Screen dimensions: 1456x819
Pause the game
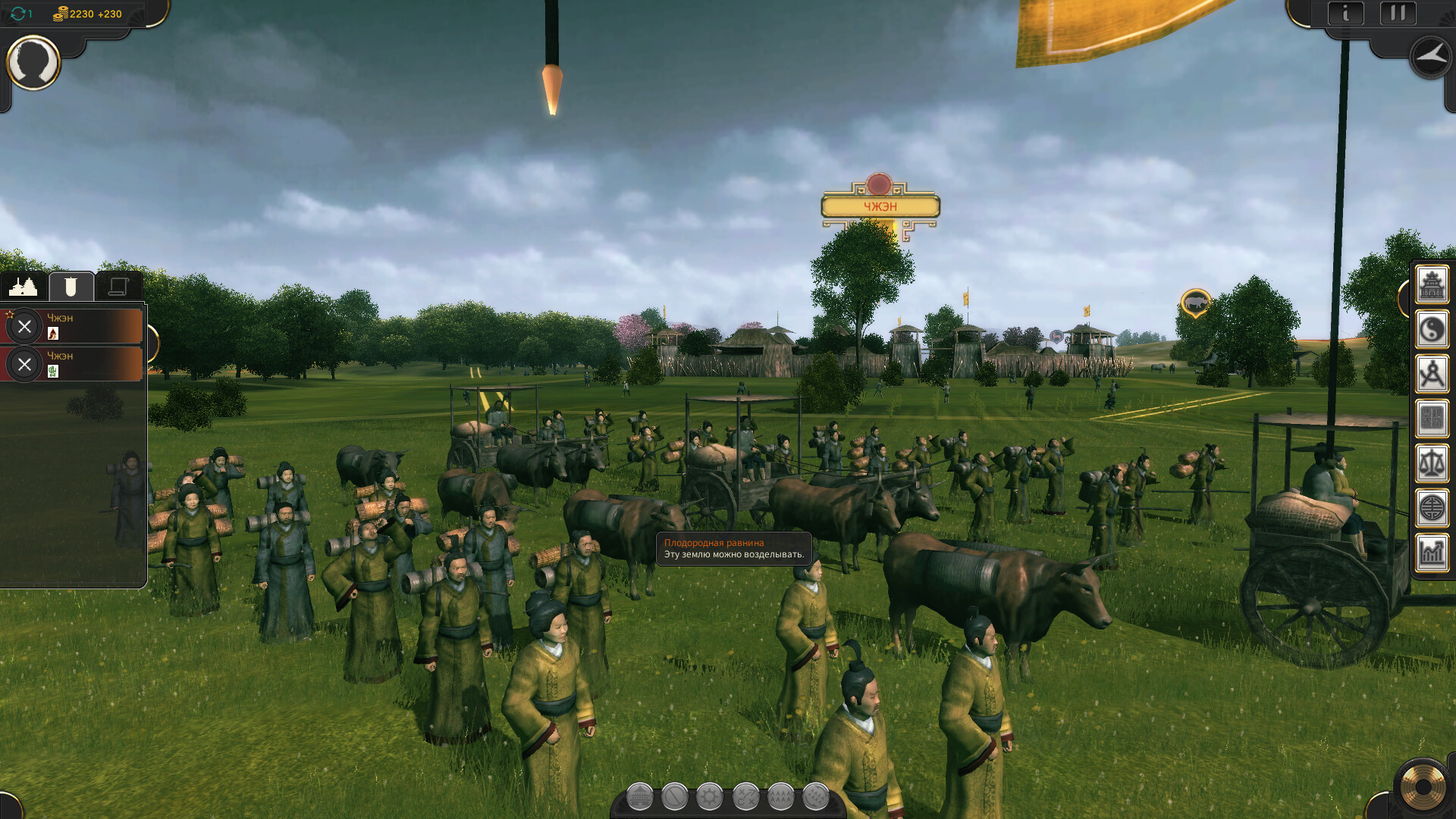pyautogui.click(x=1398, y=14)
